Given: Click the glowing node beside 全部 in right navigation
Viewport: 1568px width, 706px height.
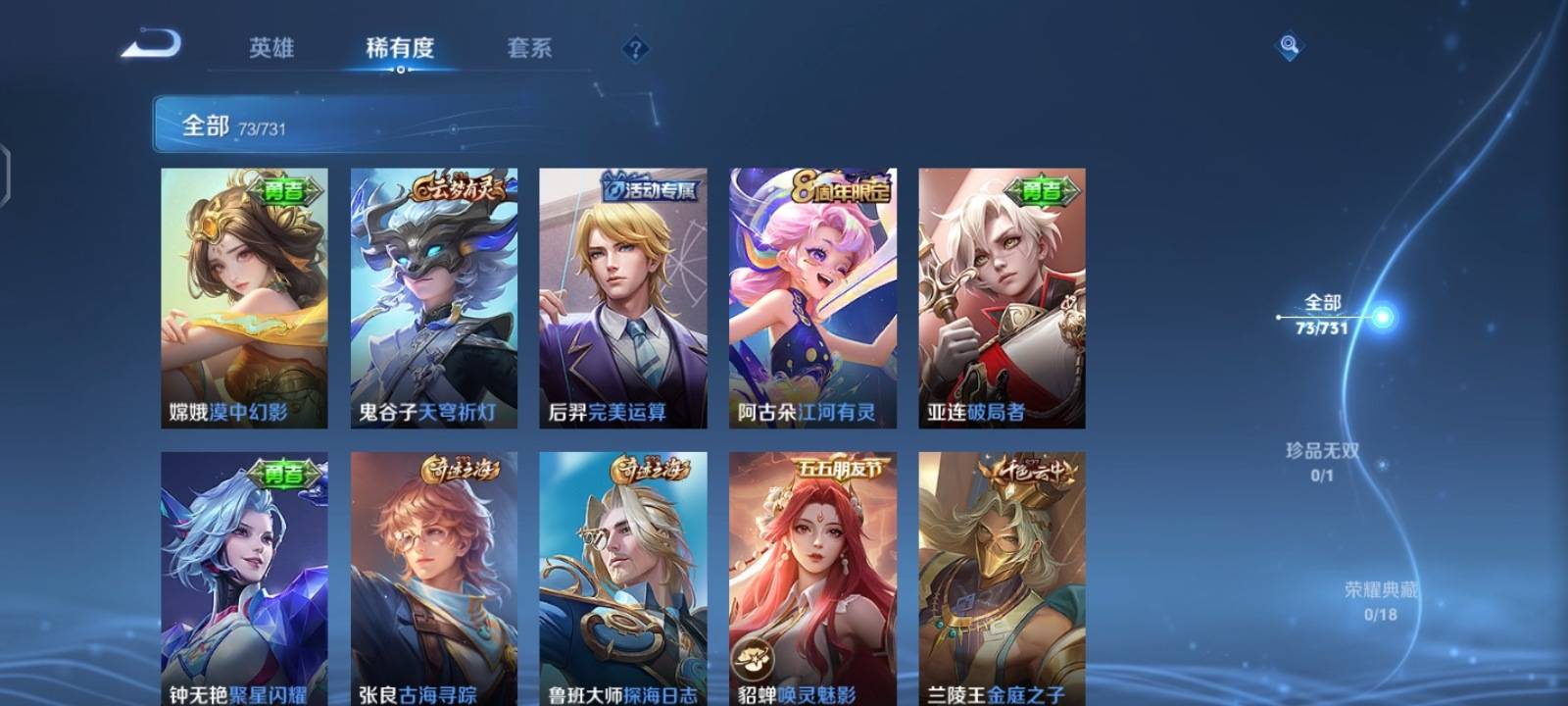Looking at the screenshot, I should (1382, 316).
